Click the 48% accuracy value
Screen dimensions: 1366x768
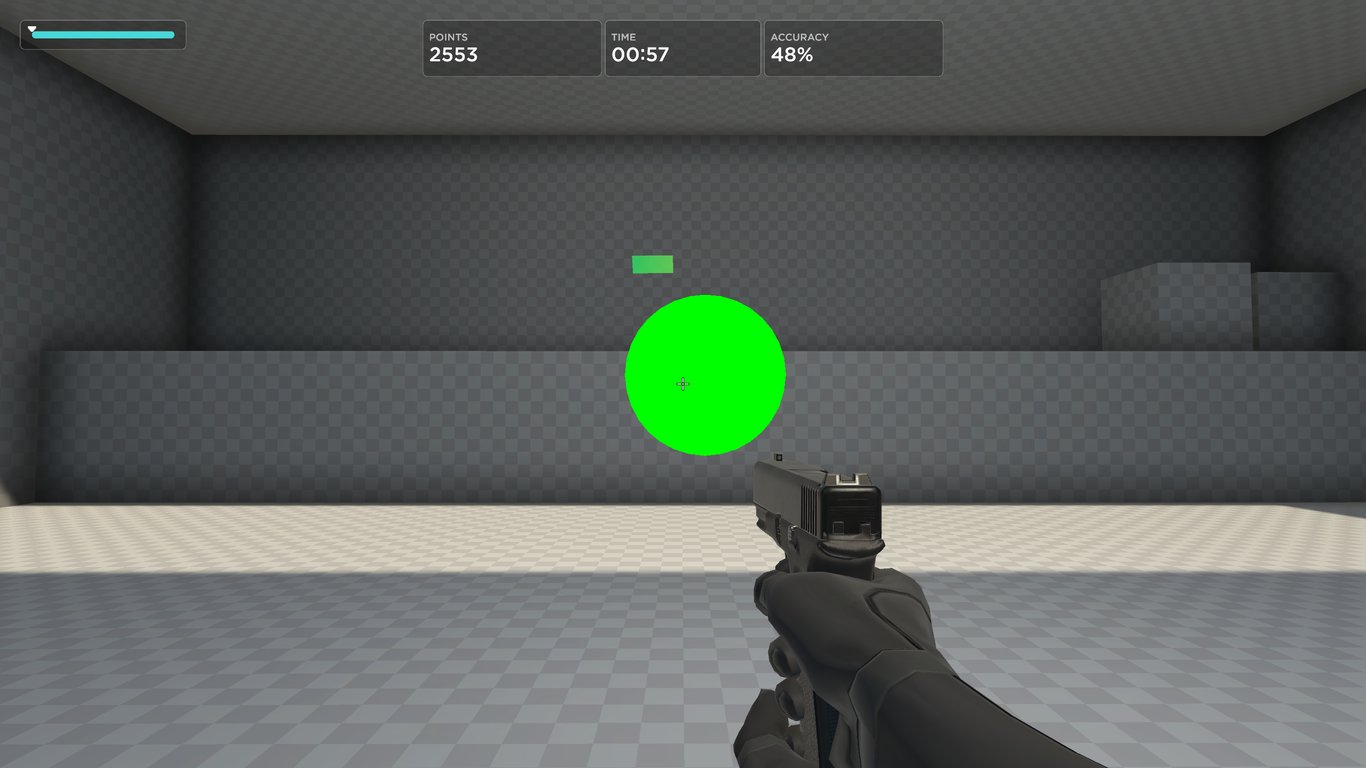[792, 56]
